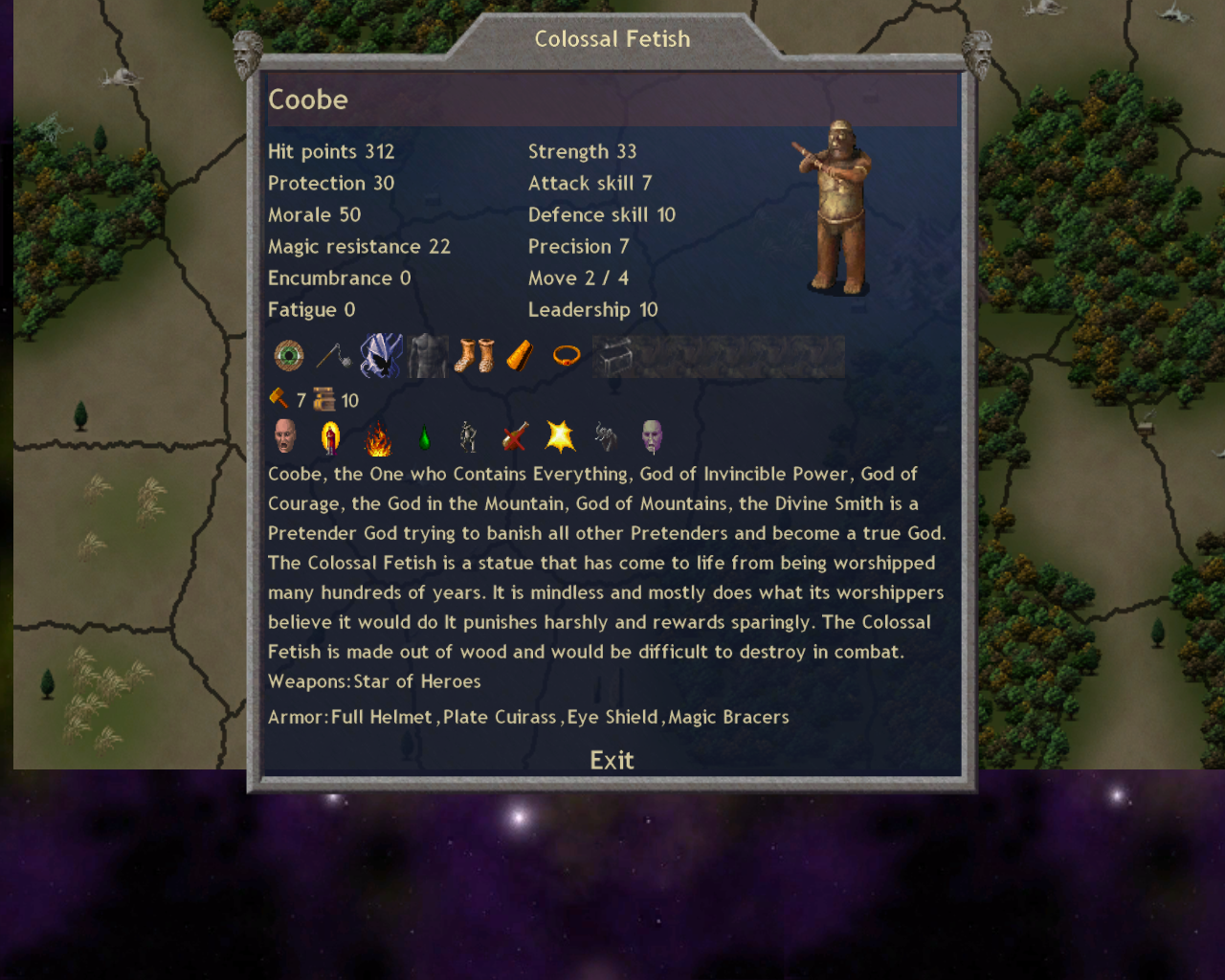Click the fire trait icon
The width and height of the screenshot is (1225, 980).
[378, 439]
